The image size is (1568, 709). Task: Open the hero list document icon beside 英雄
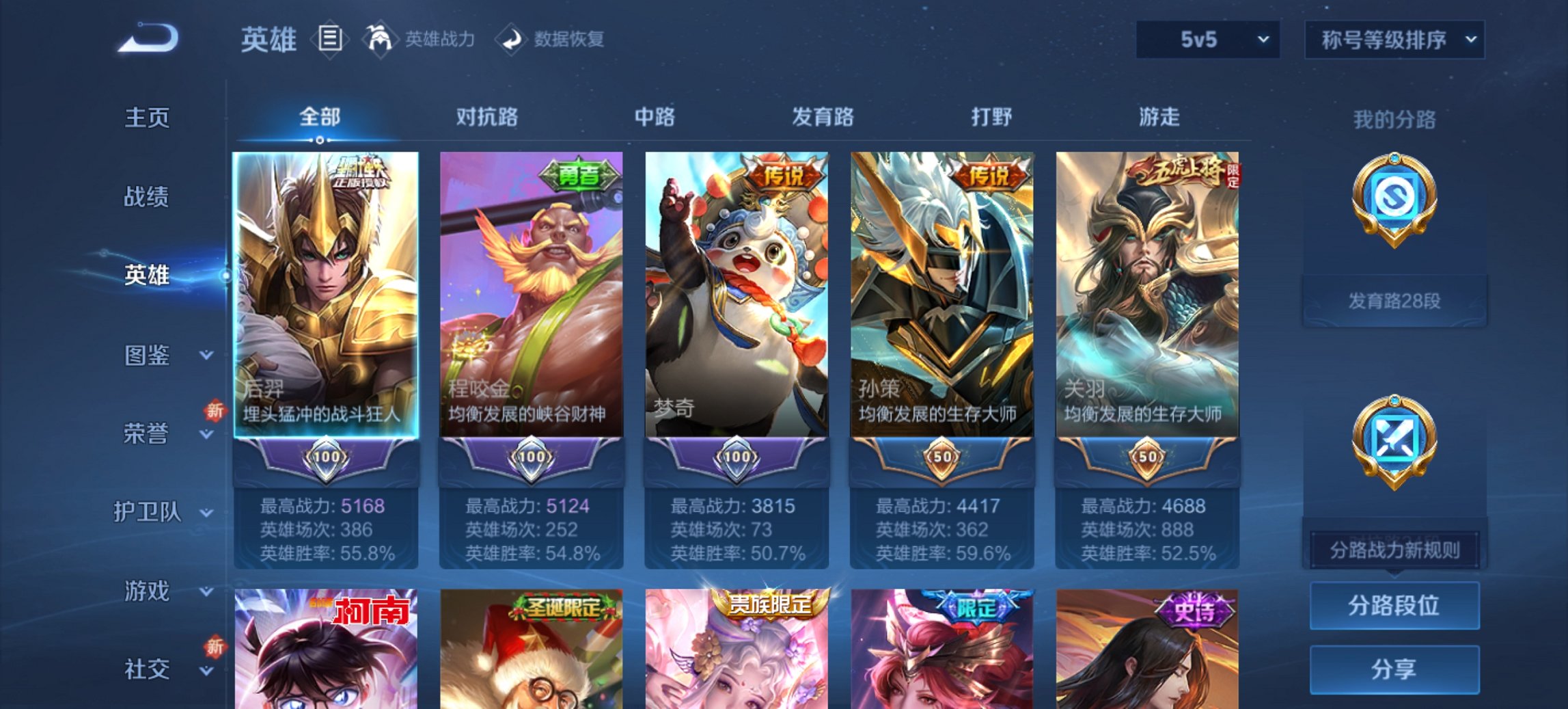click(330, 39)
